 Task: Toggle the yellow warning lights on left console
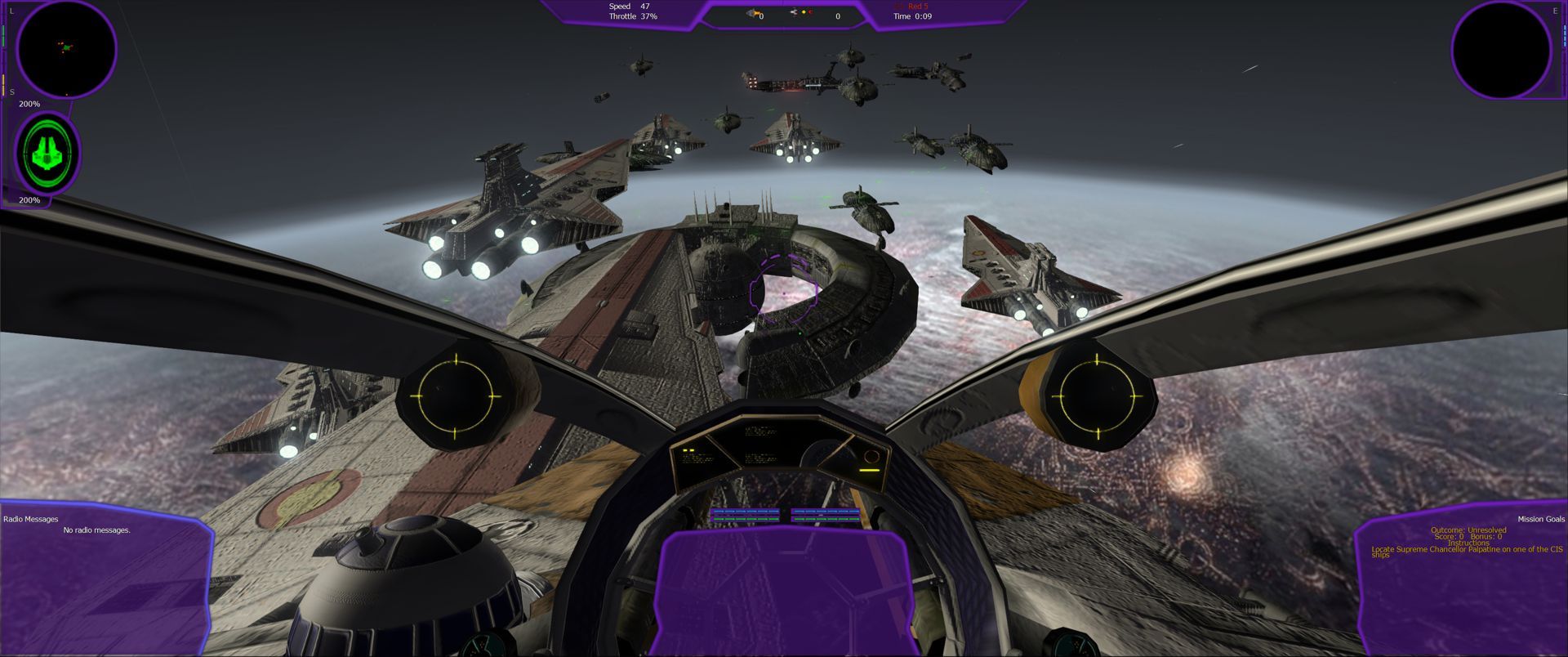click(688, 449)
